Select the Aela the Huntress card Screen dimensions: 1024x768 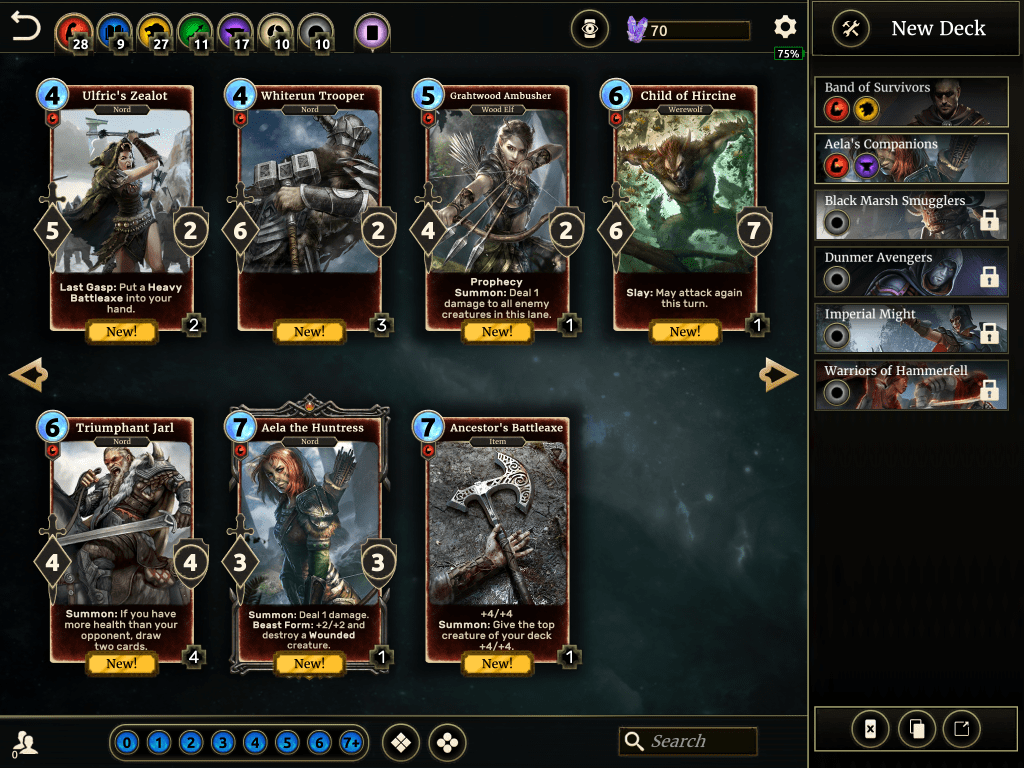(x=309, y=542)
